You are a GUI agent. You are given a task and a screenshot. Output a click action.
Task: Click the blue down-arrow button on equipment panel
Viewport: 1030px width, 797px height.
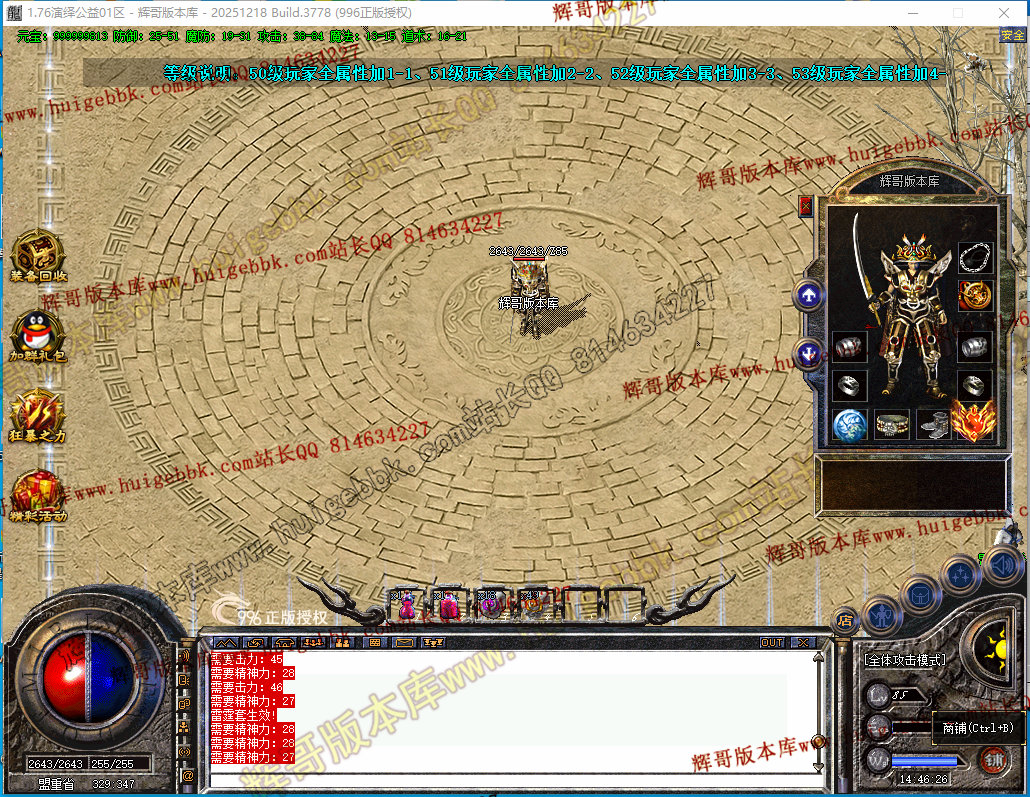click(808, 352)
